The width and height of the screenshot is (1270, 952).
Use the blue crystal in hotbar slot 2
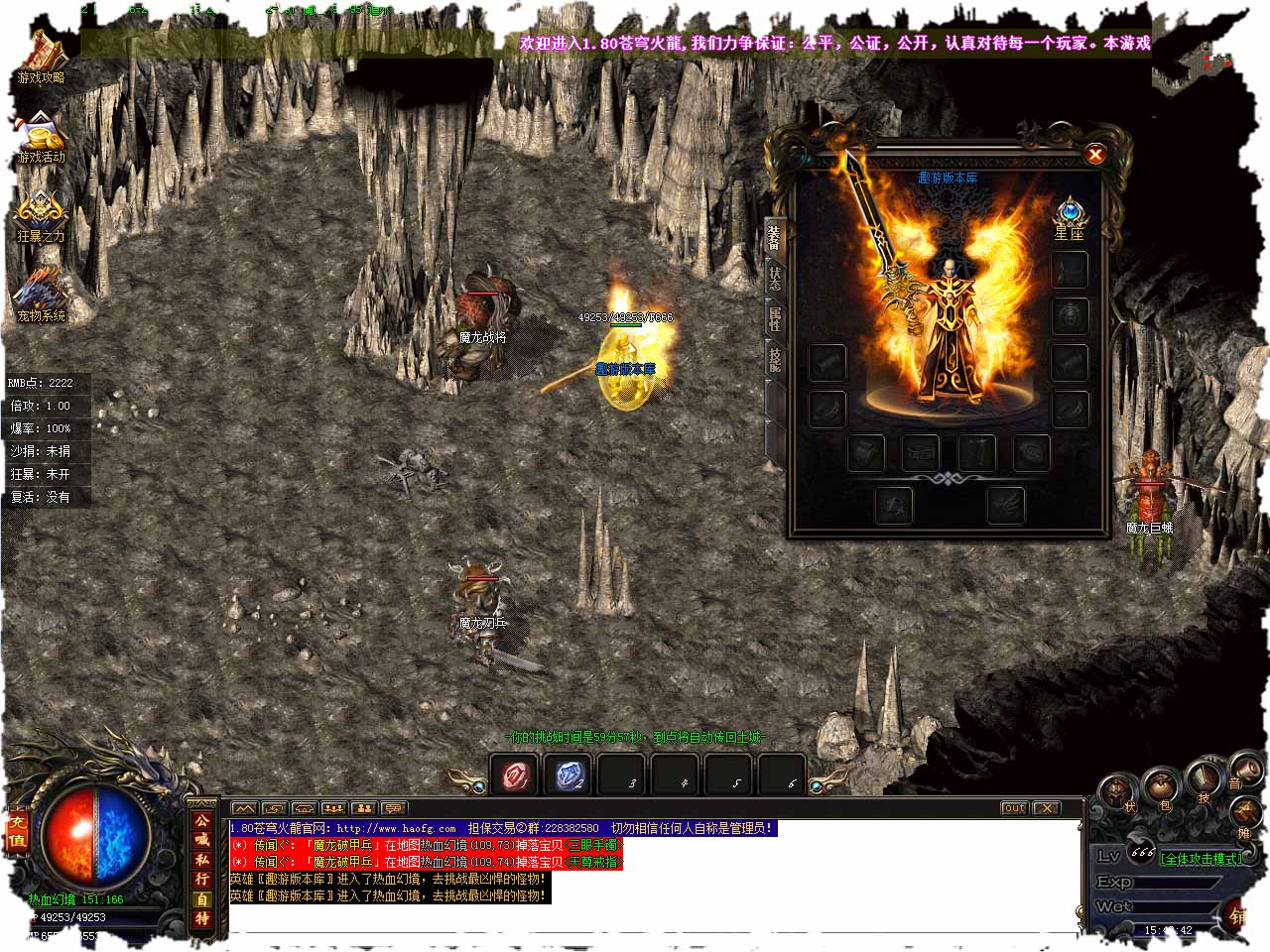(569, 775)
